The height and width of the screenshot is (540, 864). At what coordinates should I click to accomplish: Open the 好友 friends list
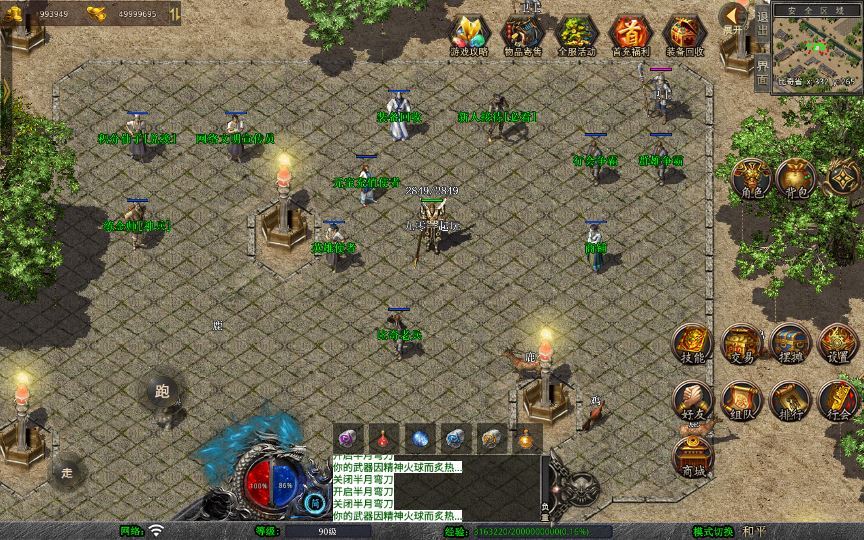692,399
